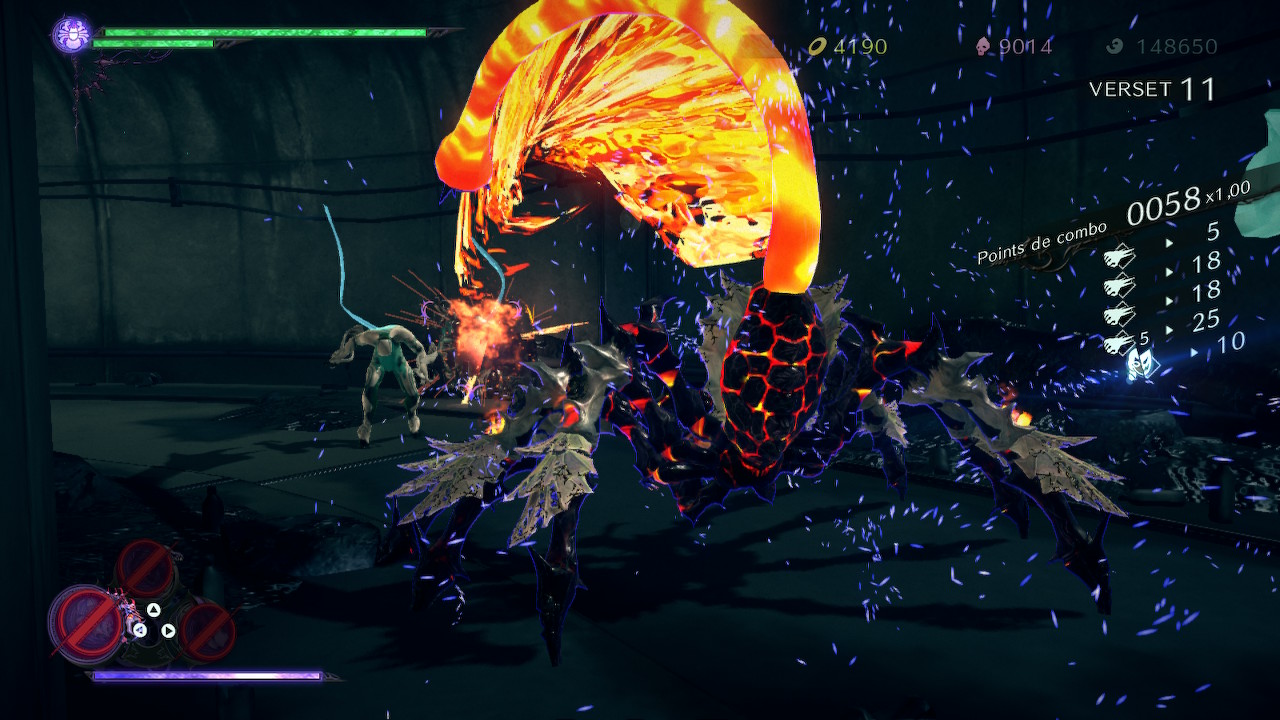Click the purple spider demon emblem
Screen dimensions: 1280x720
click(x=72, y=36)
